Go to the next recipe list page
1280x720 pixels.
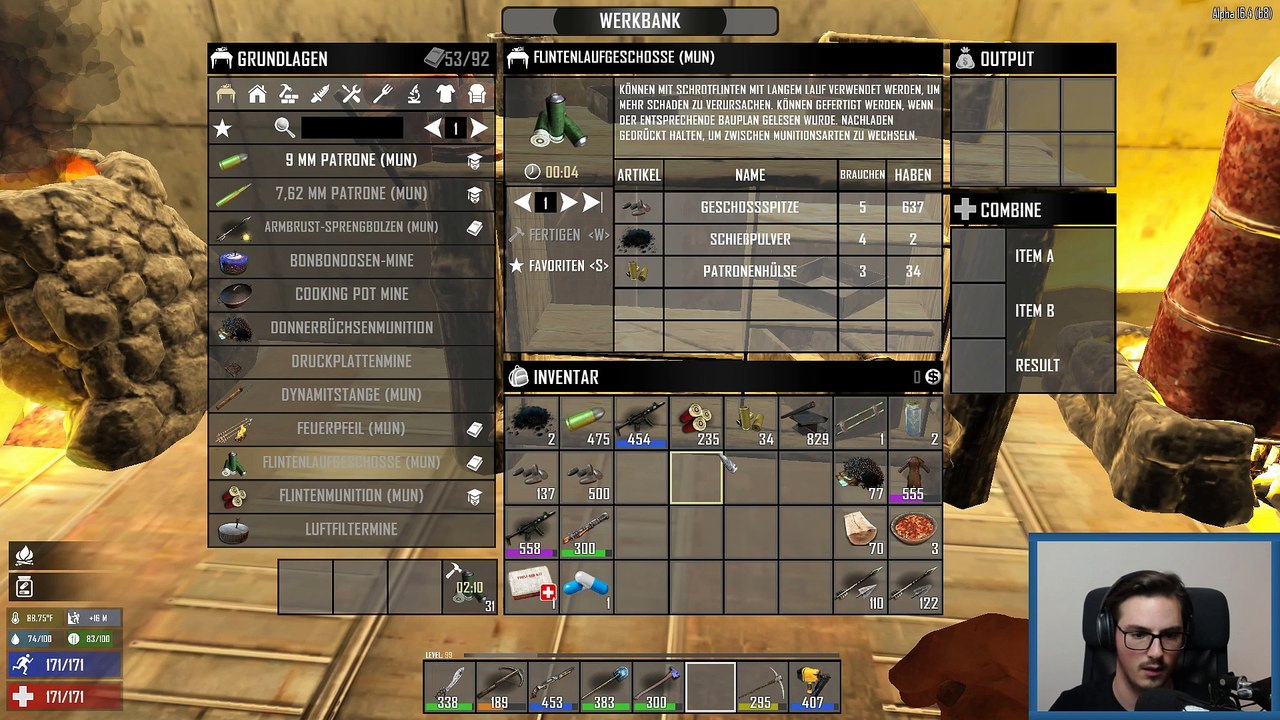(x=479, y=128)
